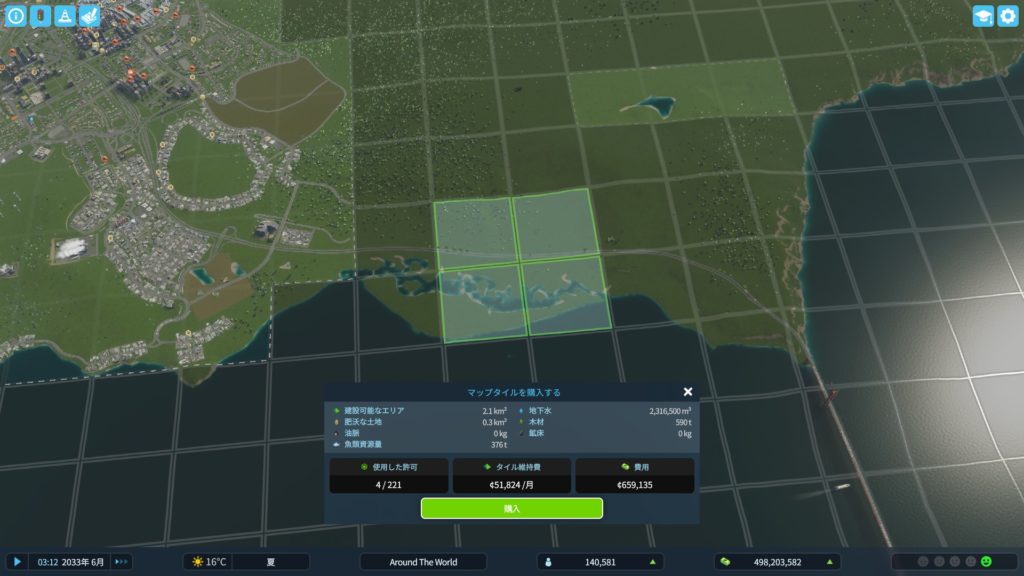
Task: Open the traffic light mod icon
Action: tap(41, 16)
